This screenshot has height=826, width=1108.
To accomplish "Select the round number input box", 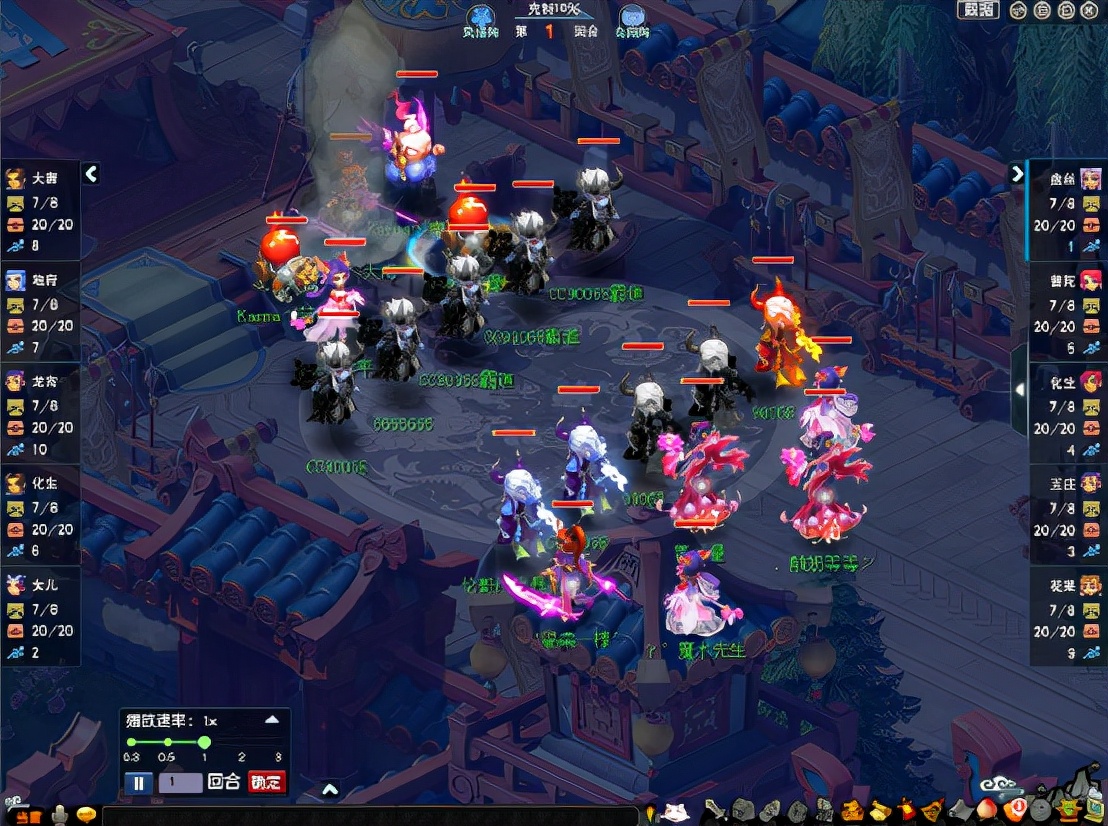I will point(180,782).
